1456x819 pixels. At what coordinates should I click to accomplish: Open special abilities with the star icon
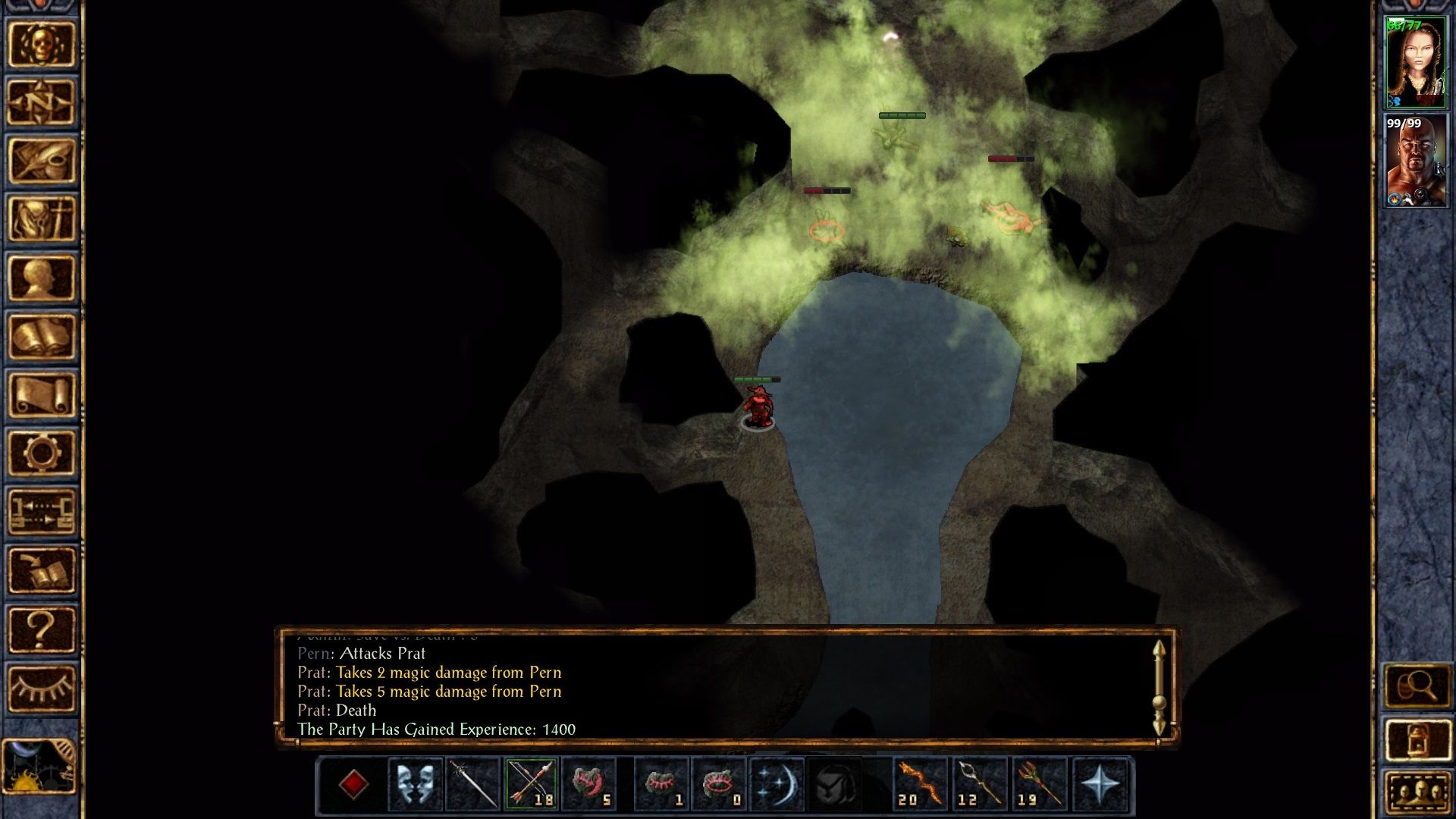(1100, 783)
